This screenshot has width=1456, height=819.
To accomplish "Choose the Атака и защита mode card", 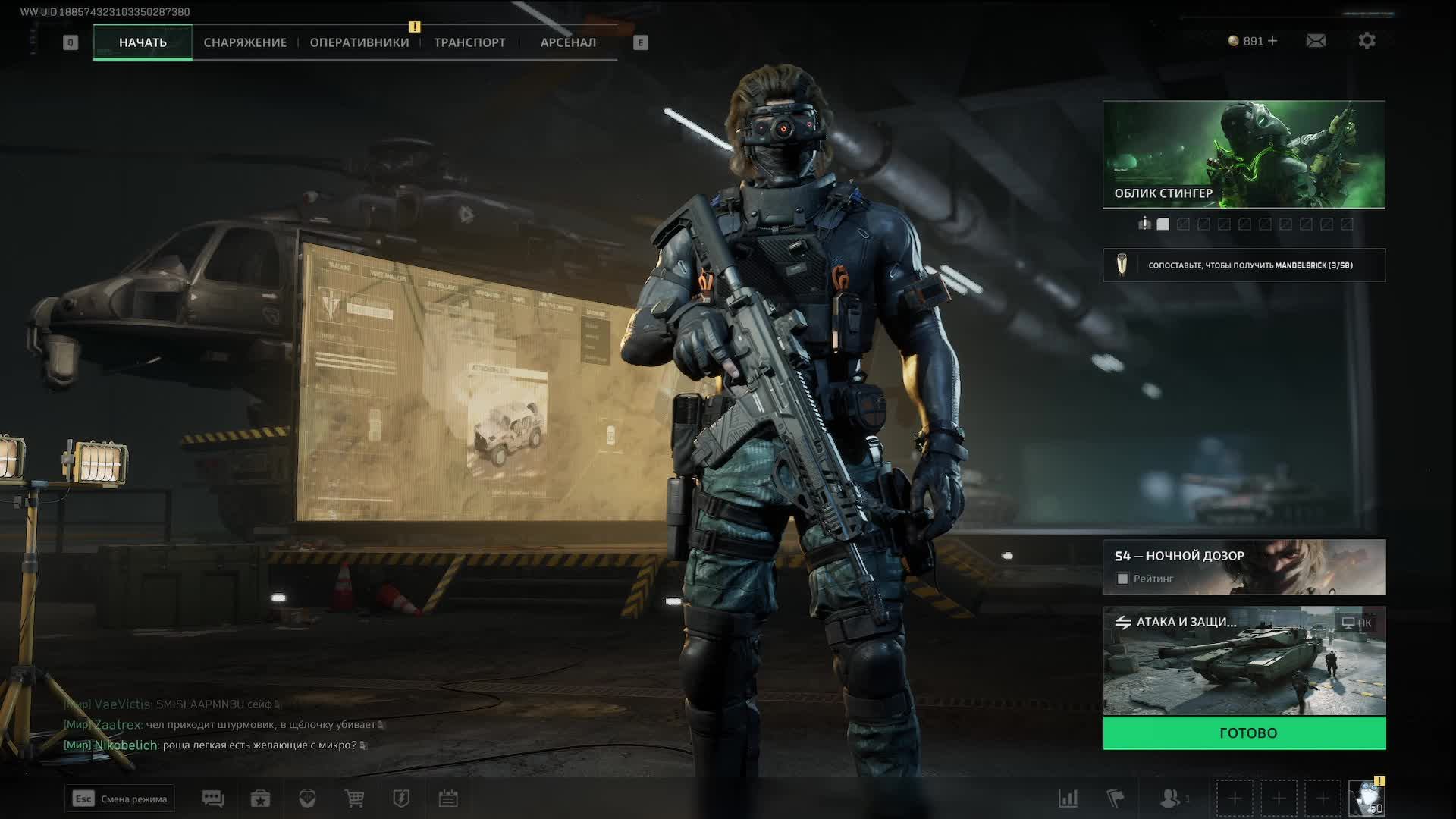I will [x=1244, y=661].
